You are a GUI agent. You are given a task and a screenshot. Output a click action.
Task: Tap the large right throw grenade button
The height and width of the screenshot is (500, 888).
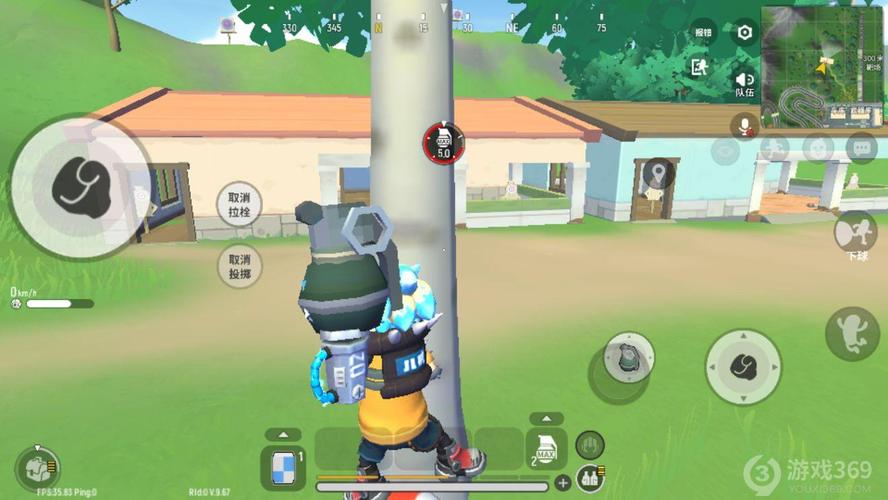(x=743, y=366)
